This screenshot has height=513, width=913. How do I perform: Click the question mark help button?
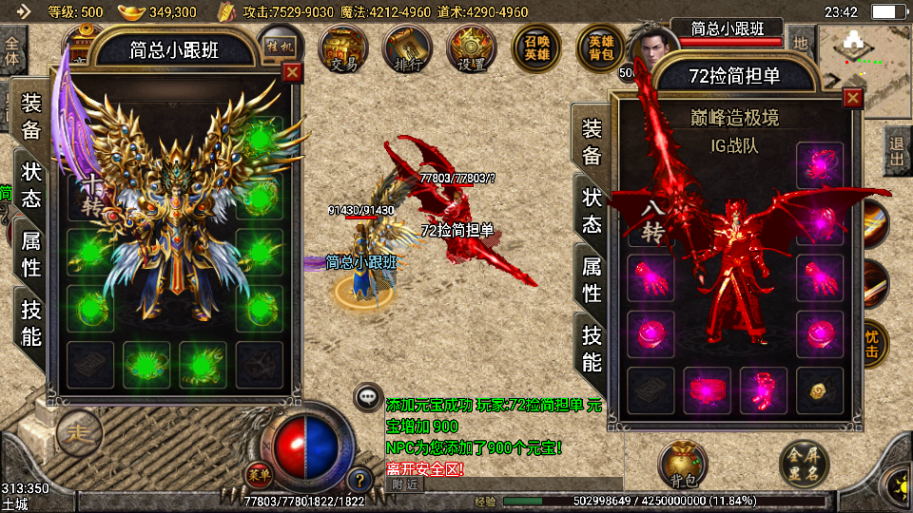(x=358, y=480)
